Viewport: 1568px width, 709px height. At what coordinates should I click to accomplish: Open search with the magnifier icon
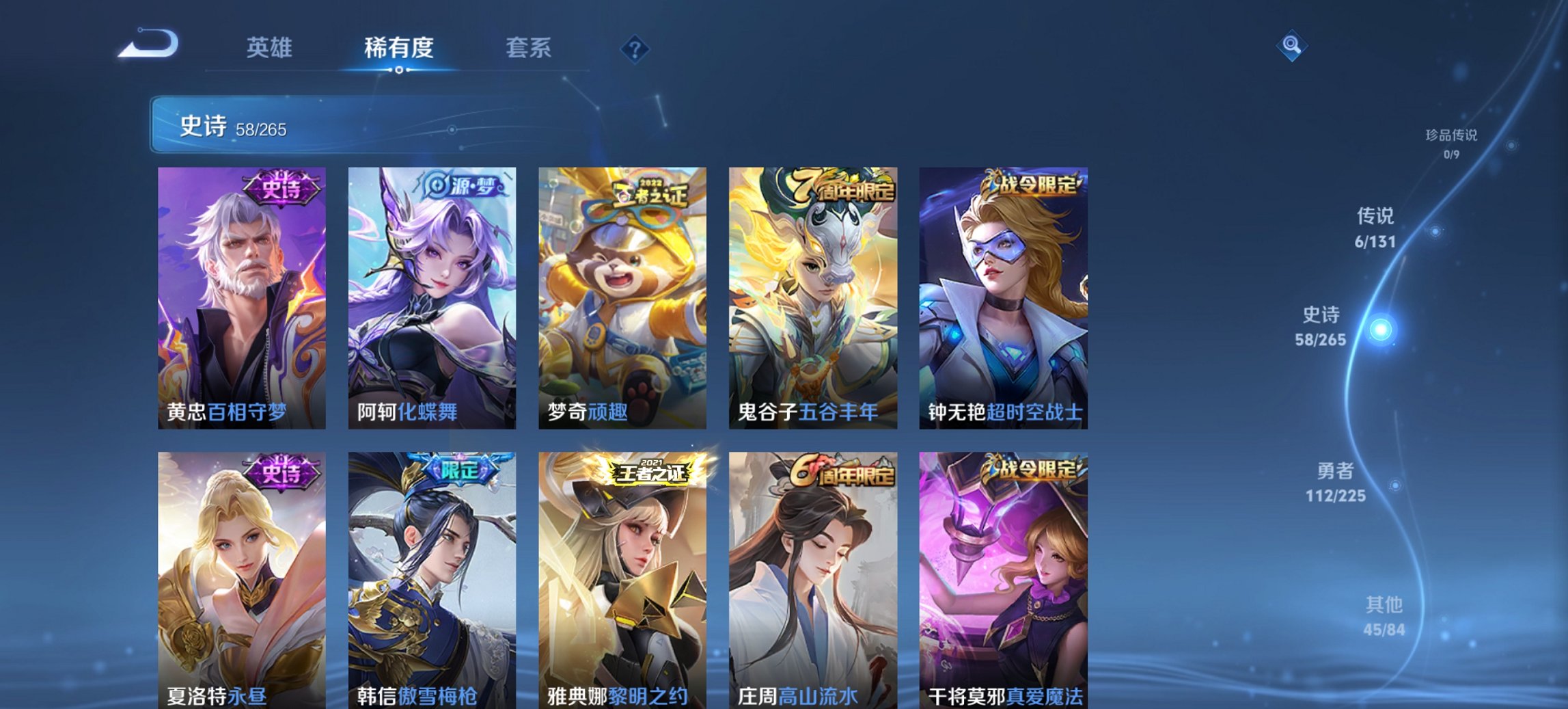click(x=1293, y=46)
